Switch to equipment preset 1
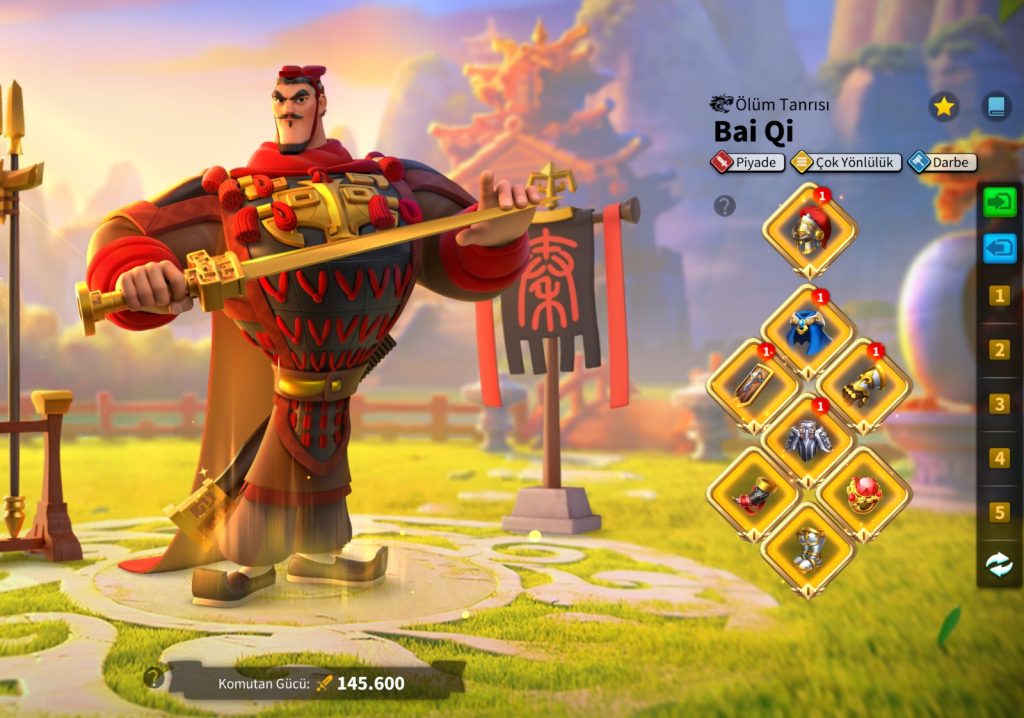1024x718 pixels. pos(999,296)
